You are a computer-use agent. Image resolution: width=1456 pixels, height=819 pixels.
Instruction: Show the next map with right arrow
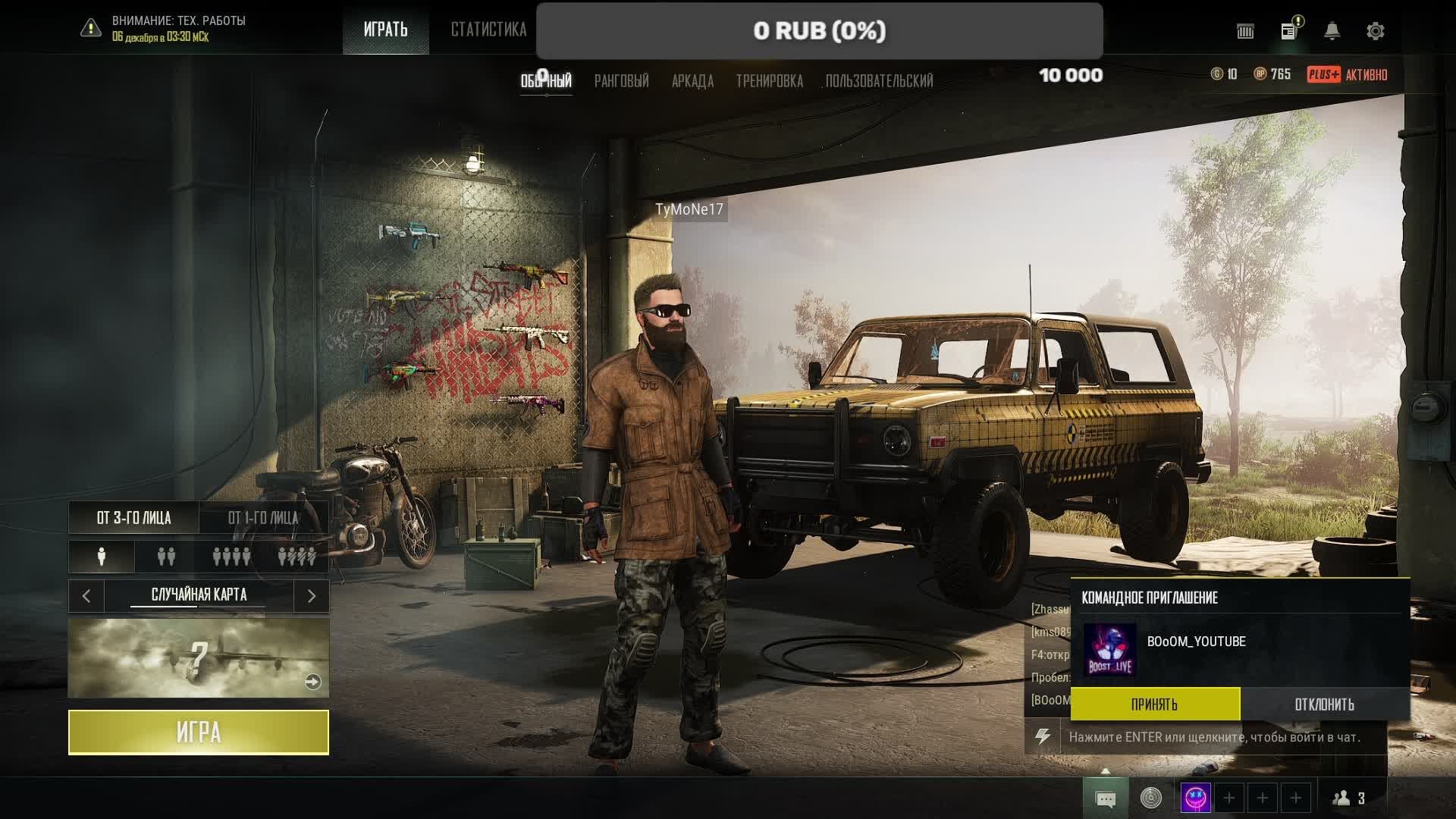click(x=311, y=596)
